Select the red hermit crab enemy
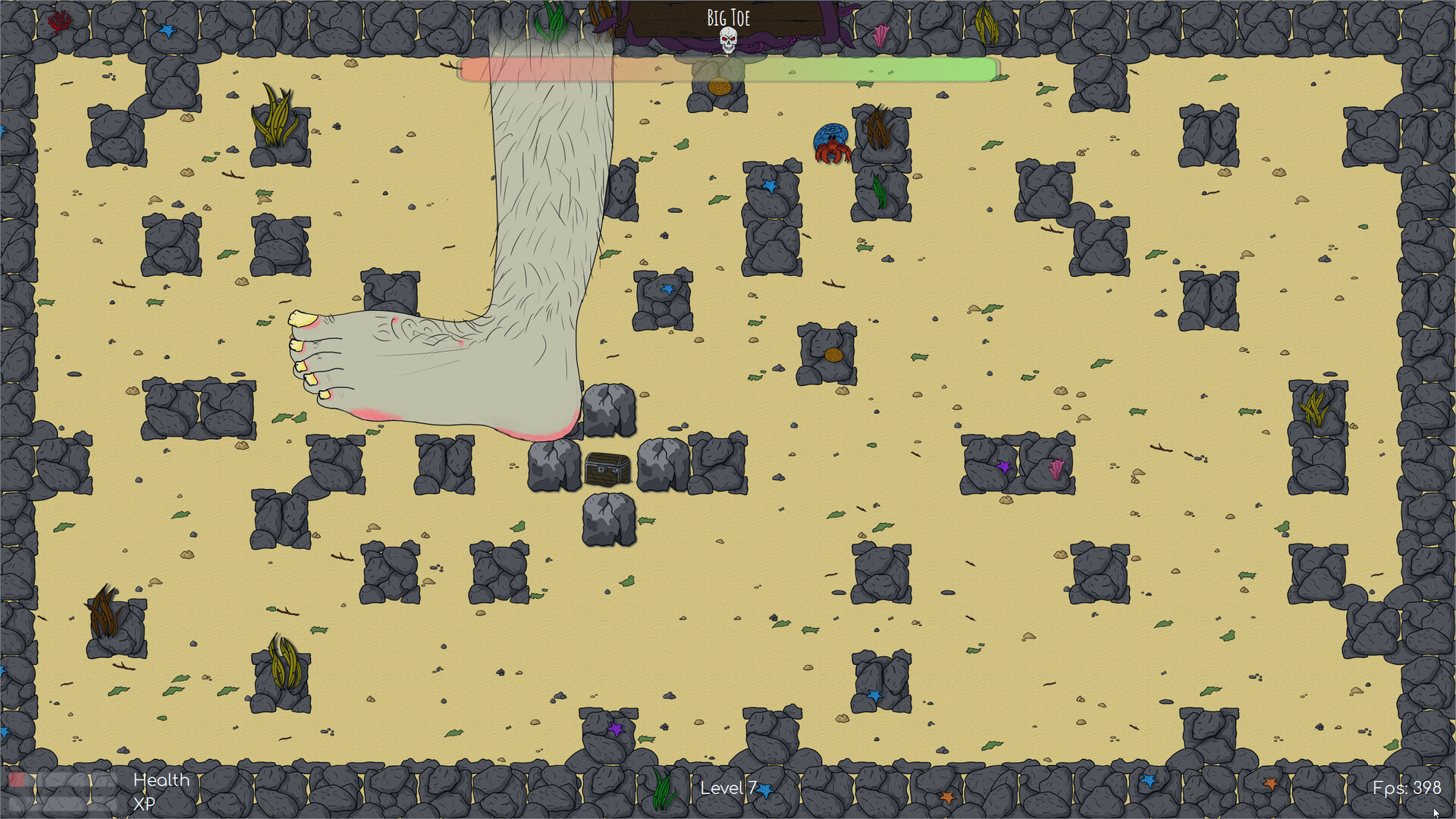The image size is (1456, 819). click(x=834, y=144)
